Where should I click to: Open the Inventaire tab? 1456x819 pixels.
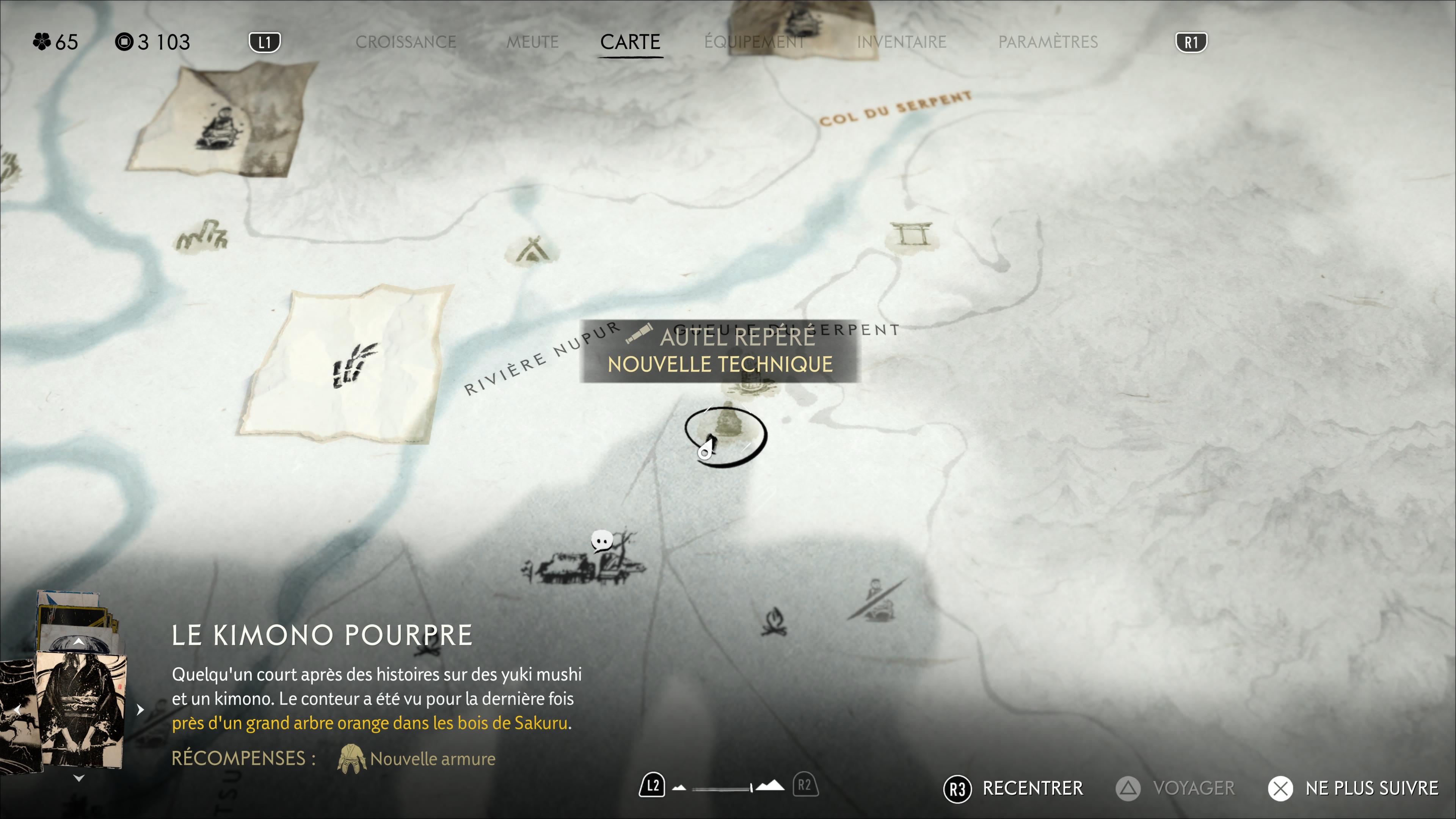(x=901, y=42)
